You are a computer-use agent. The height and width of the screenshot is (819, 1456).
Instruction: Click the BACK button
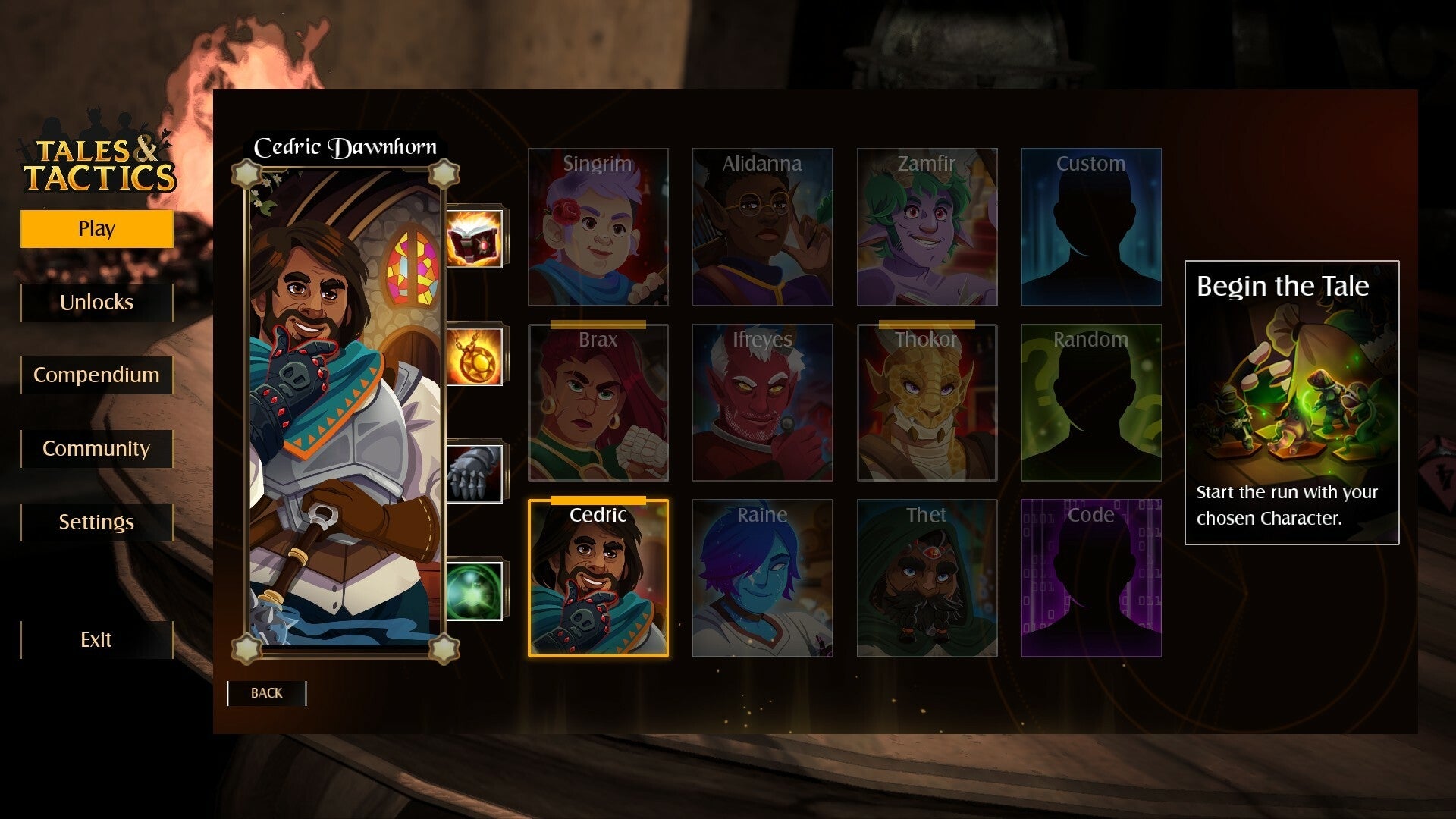tap(265, 692)
